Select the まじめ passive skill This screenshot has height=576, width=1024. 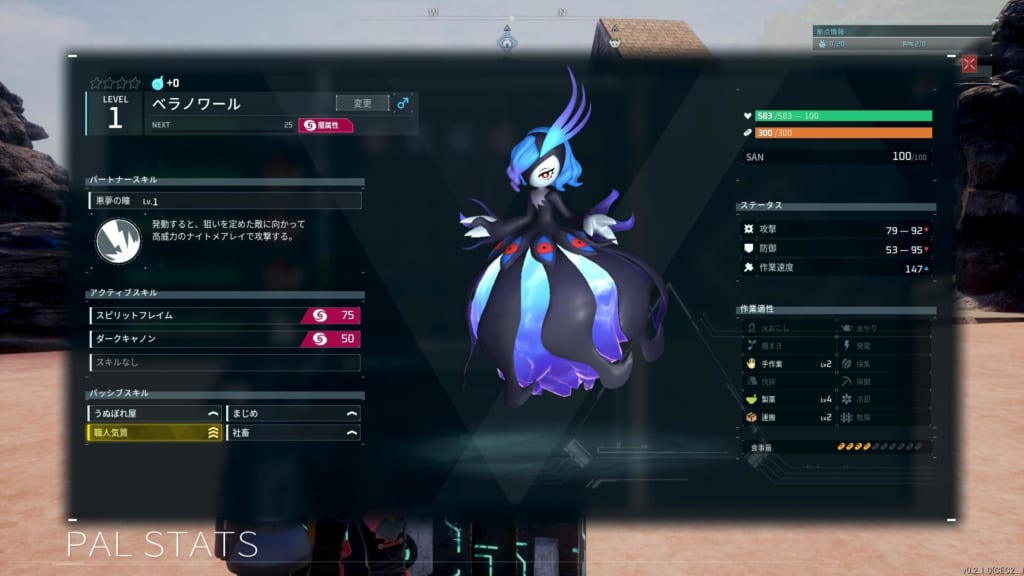tap(294, 413)
